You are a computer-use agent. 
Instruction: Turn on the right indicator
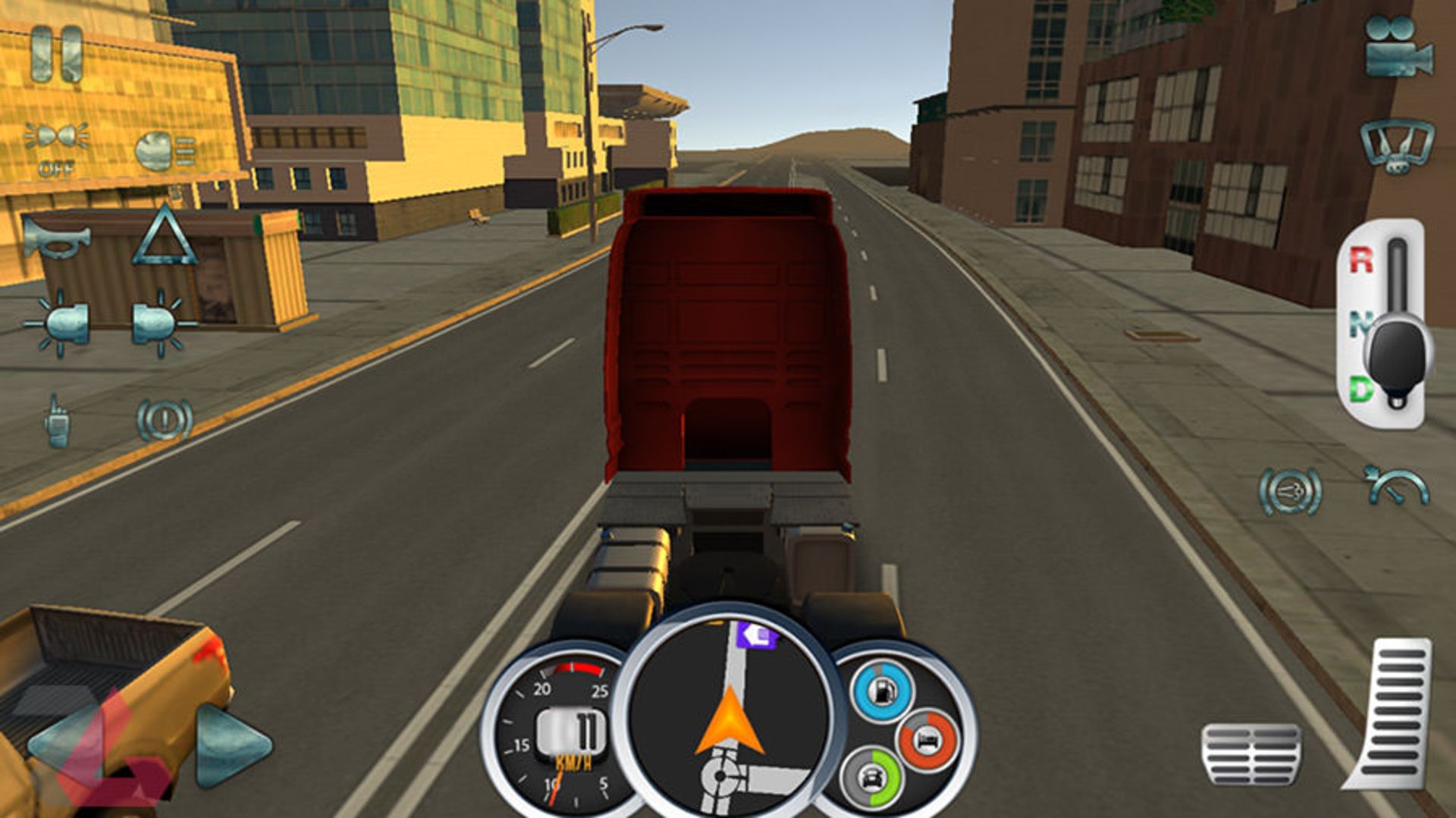[x=160, y=324]
